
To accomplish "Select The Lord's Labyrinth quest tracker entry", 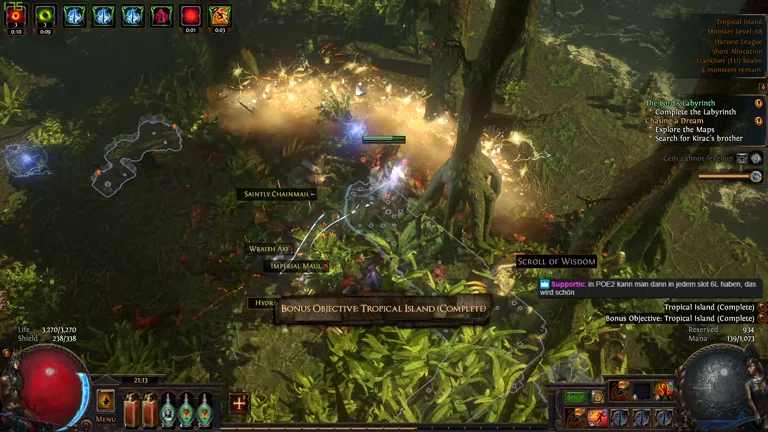I will pyautogui.click(x=680, y=103).
